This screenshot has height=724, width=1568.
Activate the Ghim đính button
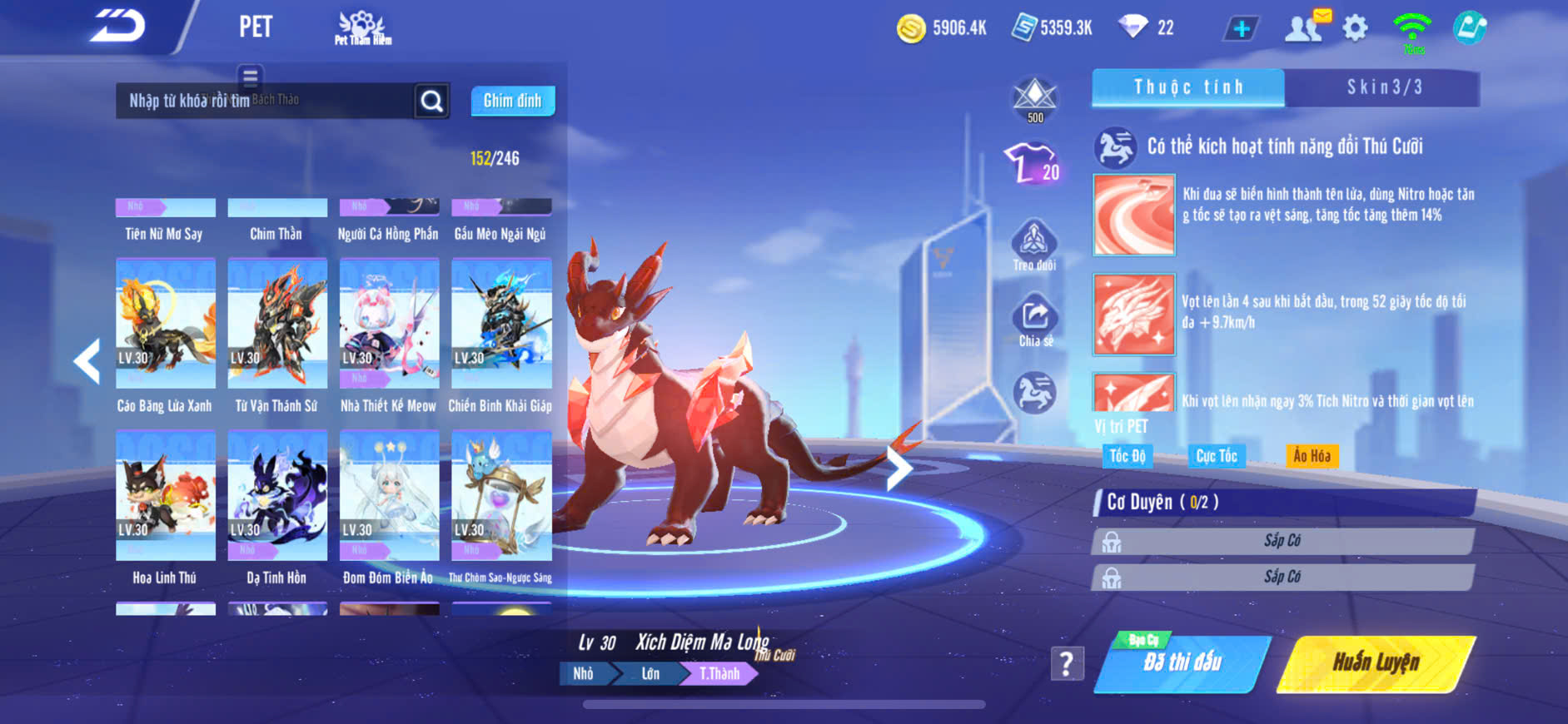pos(512,101)
